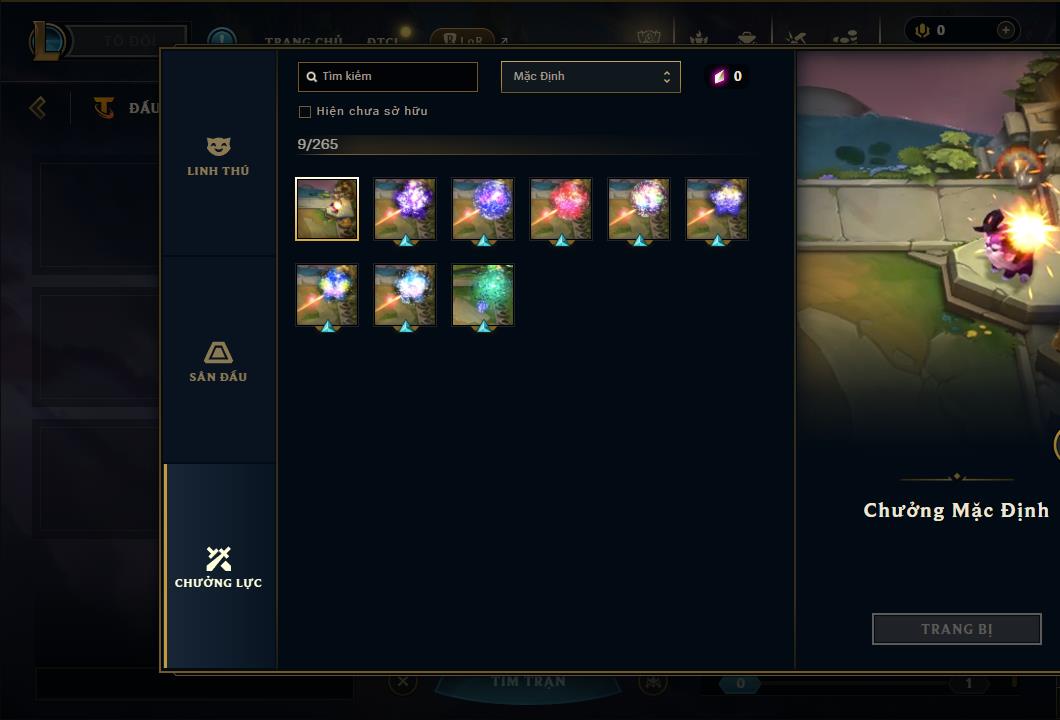Screen dimensions: 1060x720
Task: Open the Mặc Định sort dropdown
Action: [x=590, y=77]
